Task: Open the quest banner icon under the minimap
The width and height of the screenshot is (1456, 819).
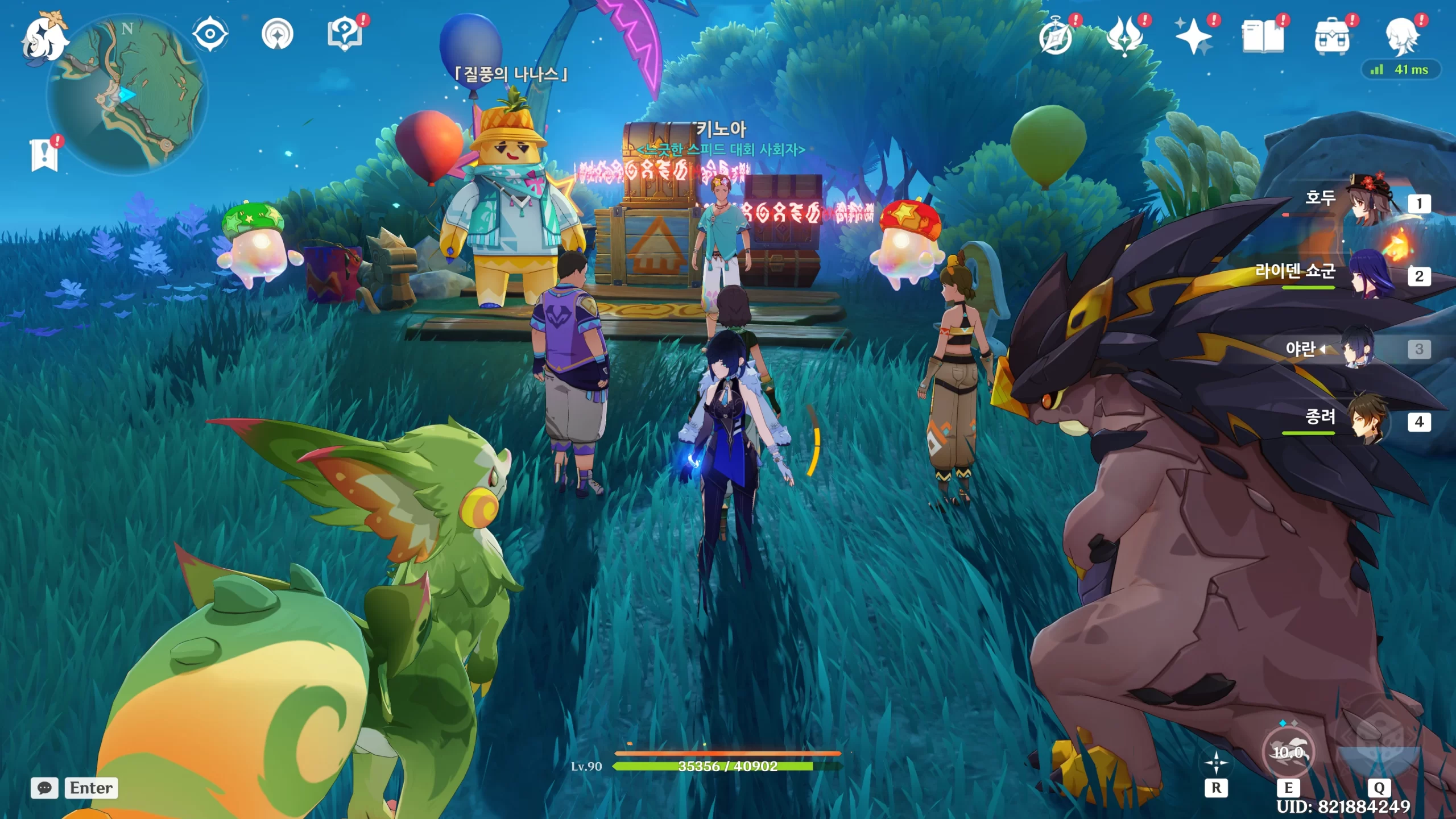Action: [44, 155]
